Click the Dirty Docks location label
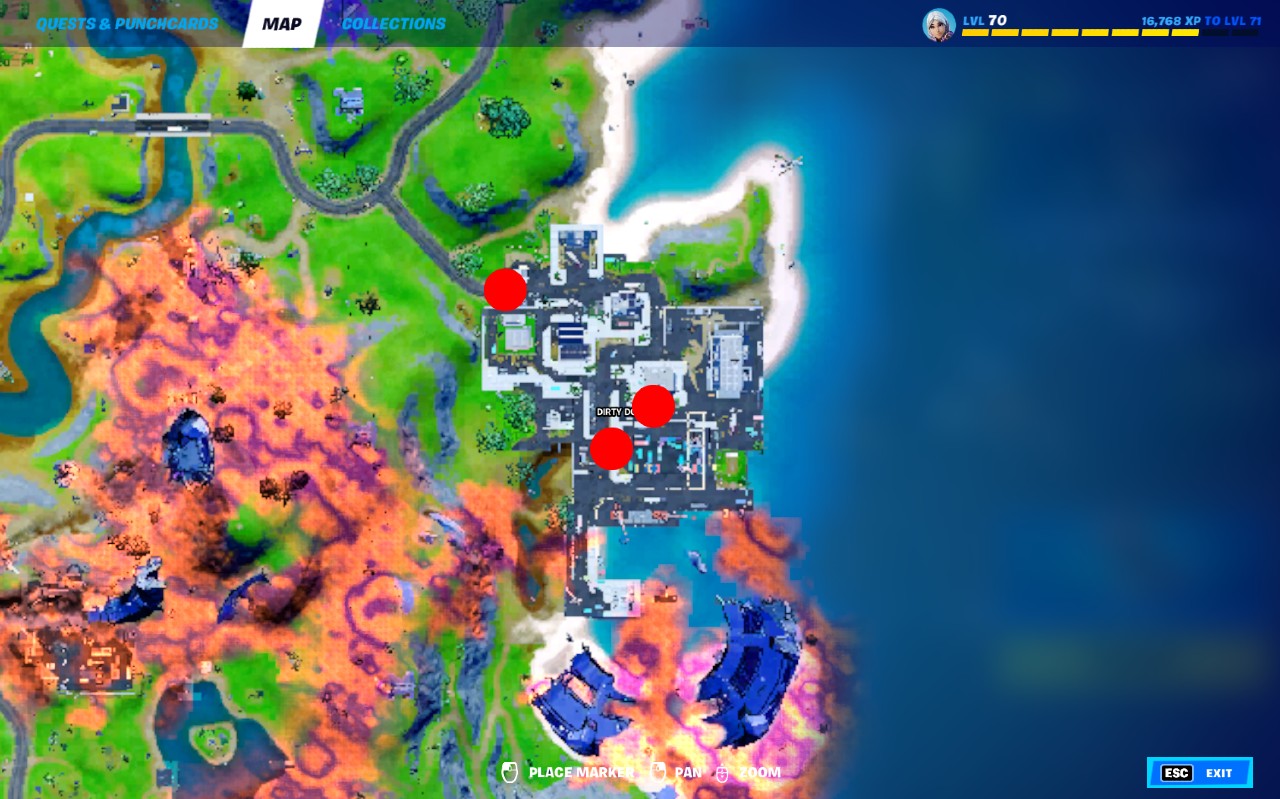Viewport: 1280px width, 799px height. (x=617, y=409)
